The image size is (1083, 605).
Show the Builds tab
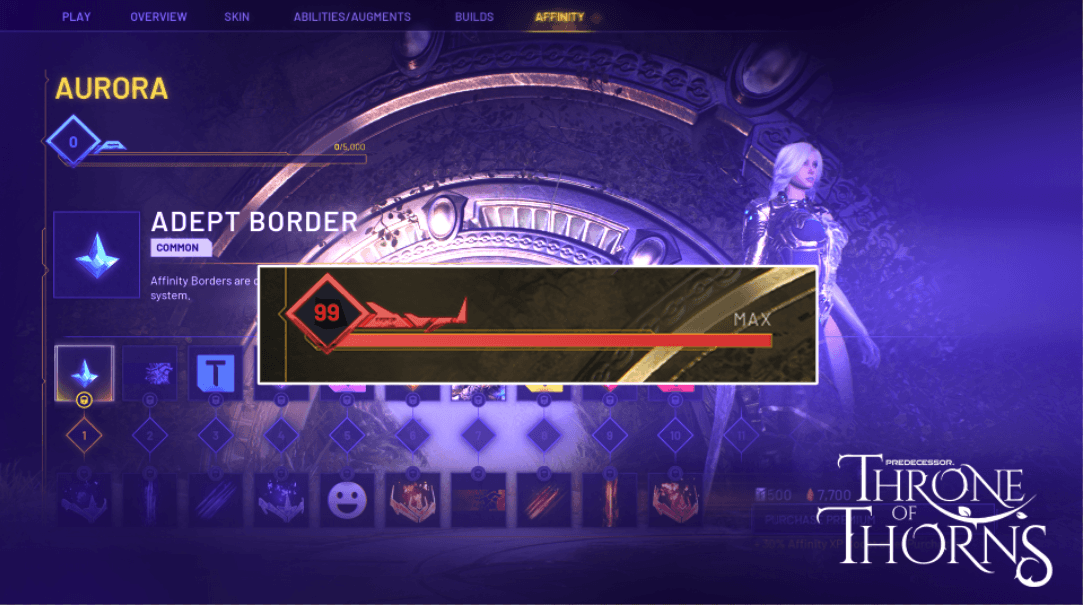(x=473, y=17)
